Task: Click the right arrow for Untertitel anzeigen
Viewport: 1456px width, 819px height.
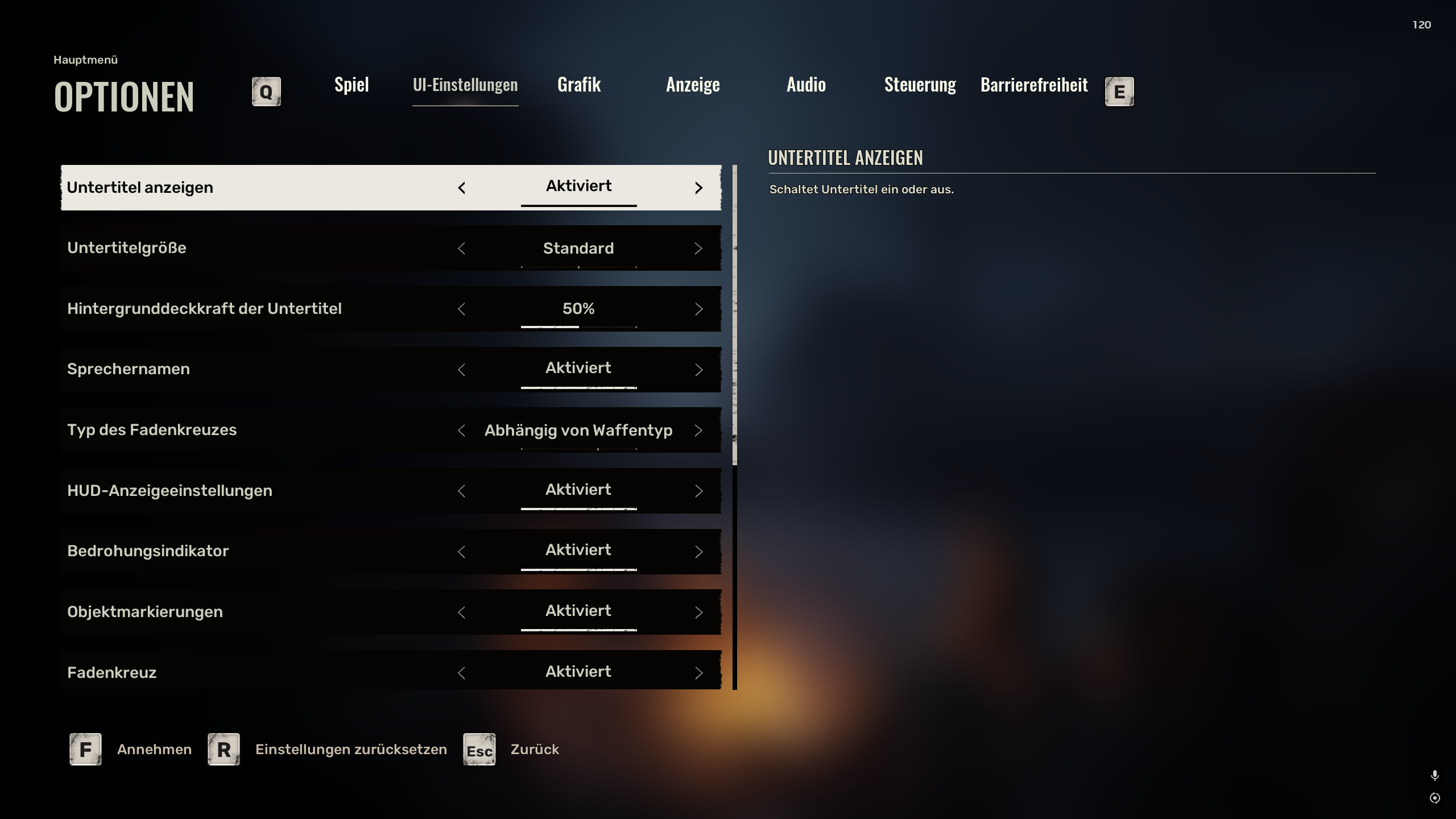Action: point(699,188)
